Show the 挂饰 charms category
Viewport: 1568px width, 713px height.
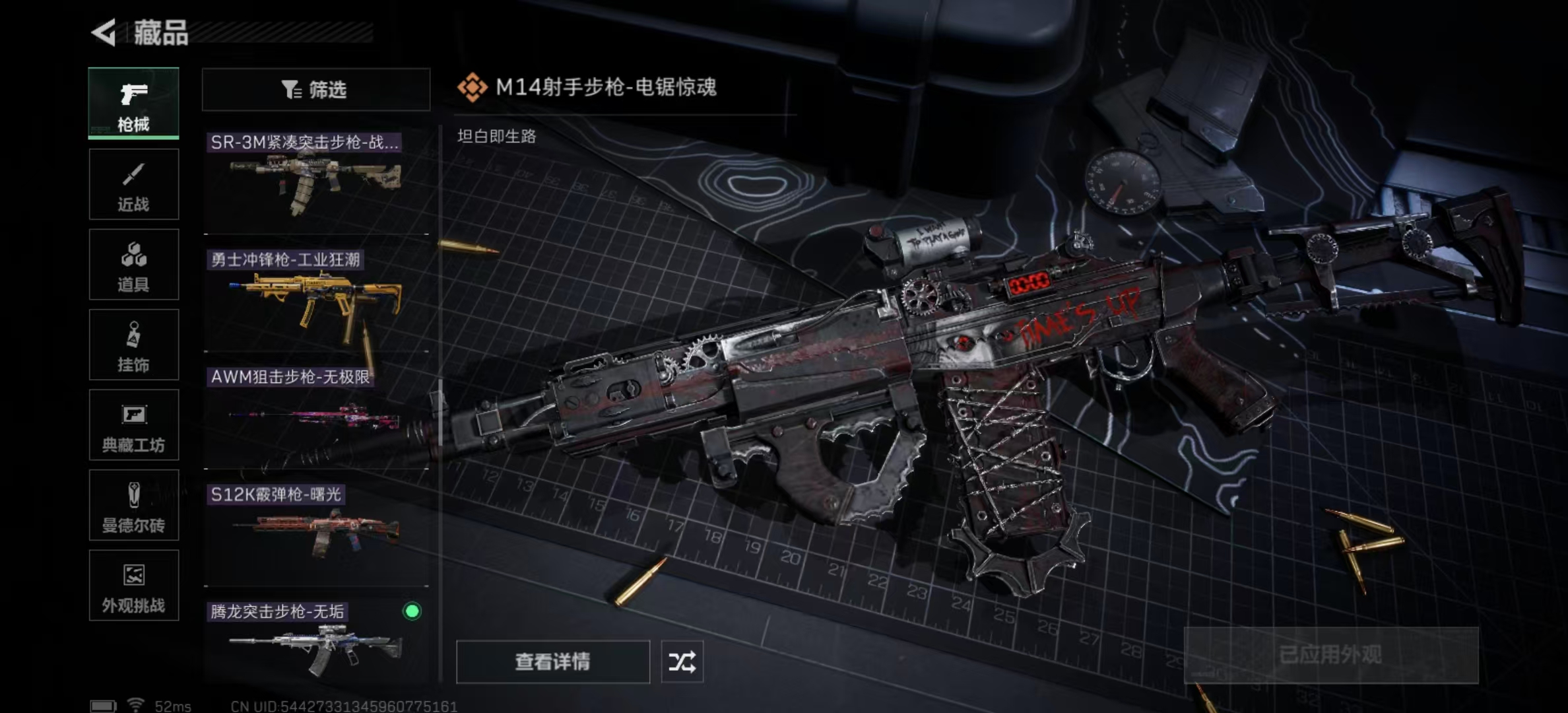(133, 345)
